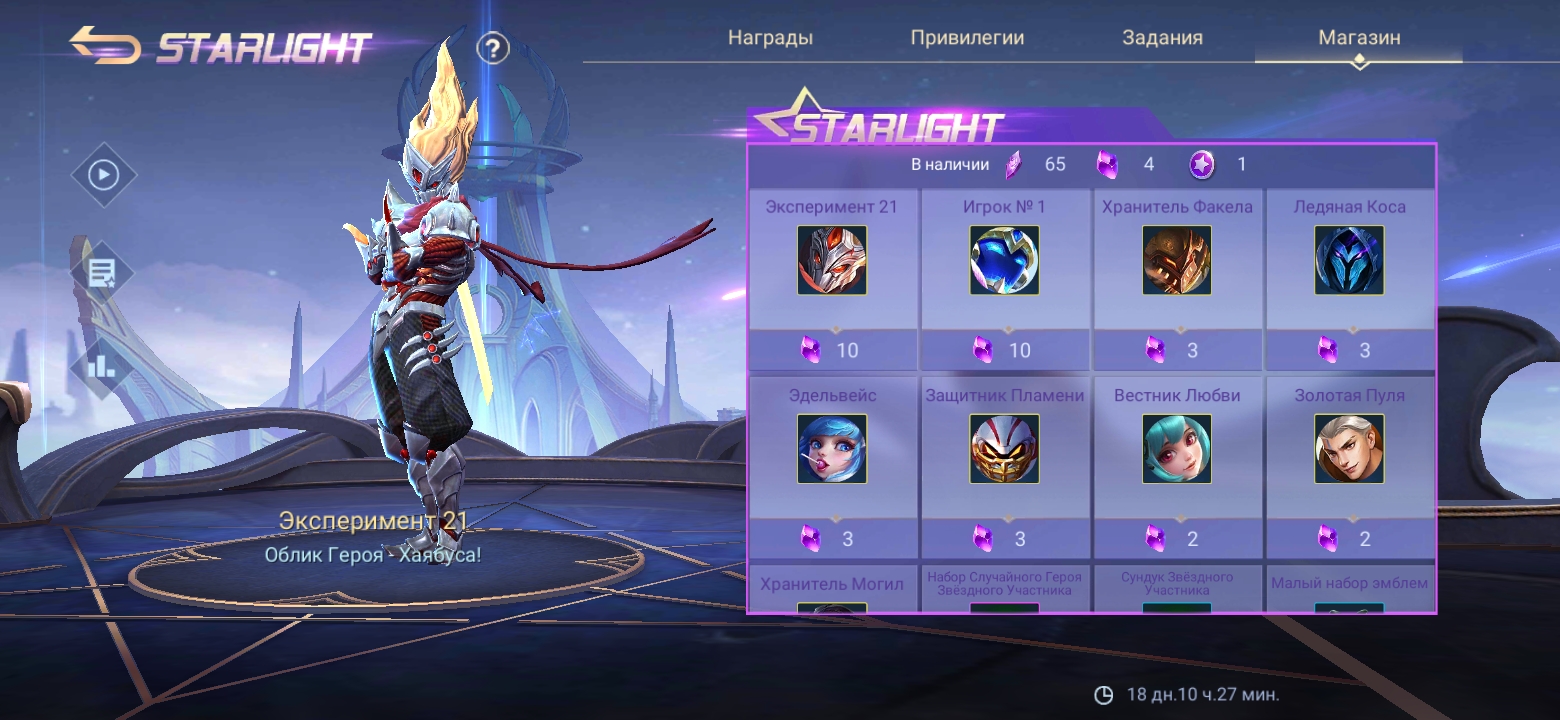Select the Ледяная Коса skin
The width and height of the screenshot is (1560, 720).
point(1349,260)
